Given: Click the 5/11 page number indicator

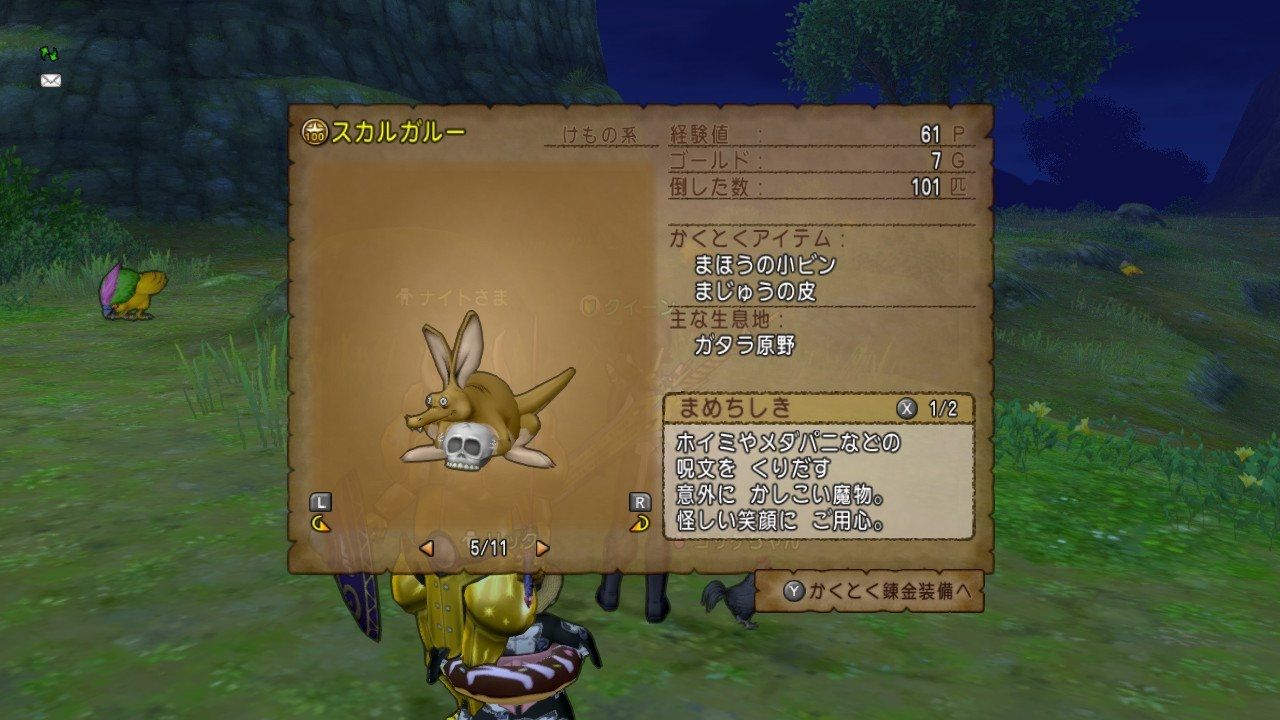Looking at the screenshot, I should (x=487, y=548).
